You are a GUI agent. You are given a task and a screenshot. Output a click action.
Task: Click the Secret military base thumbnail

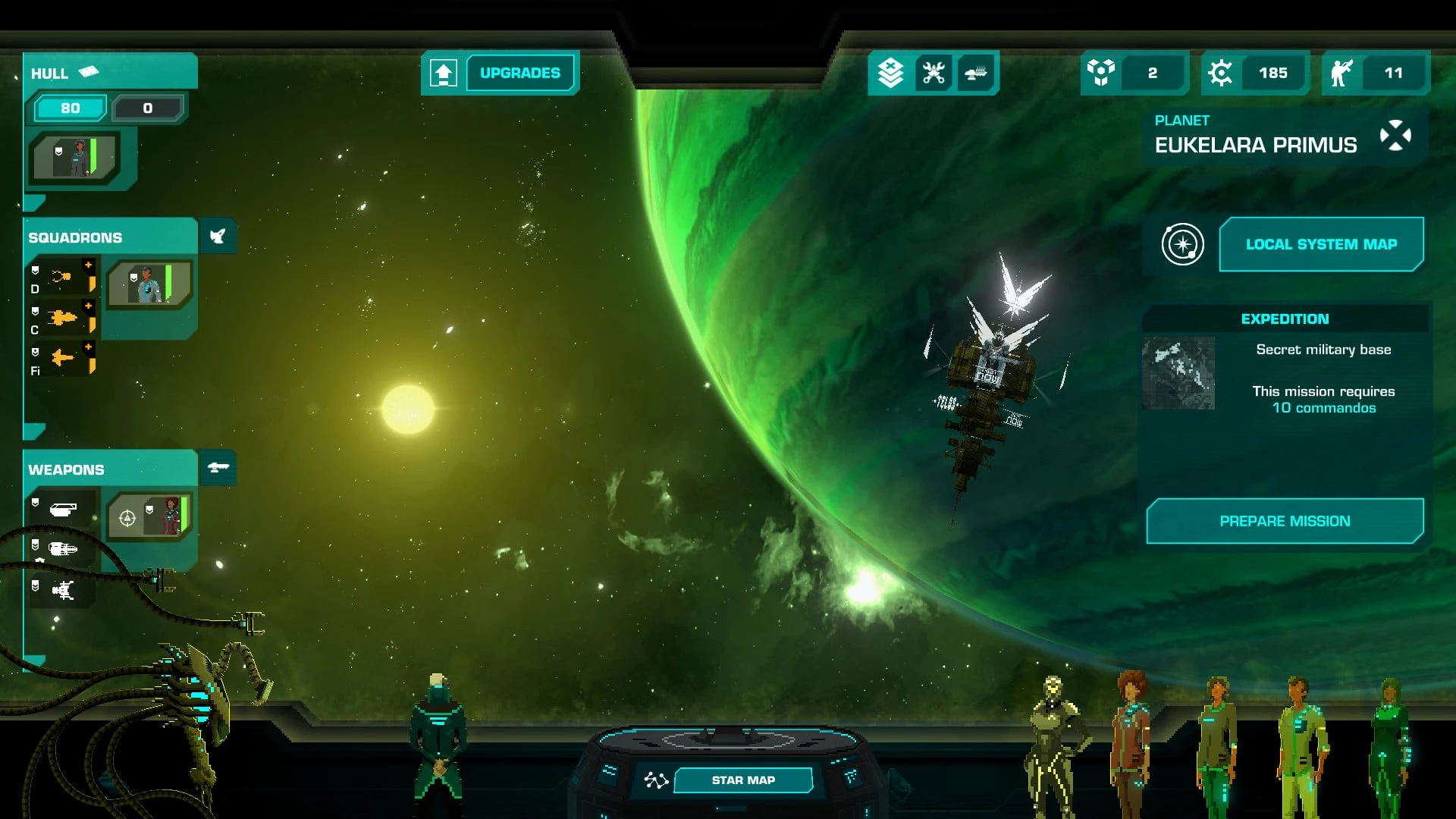1178,373
